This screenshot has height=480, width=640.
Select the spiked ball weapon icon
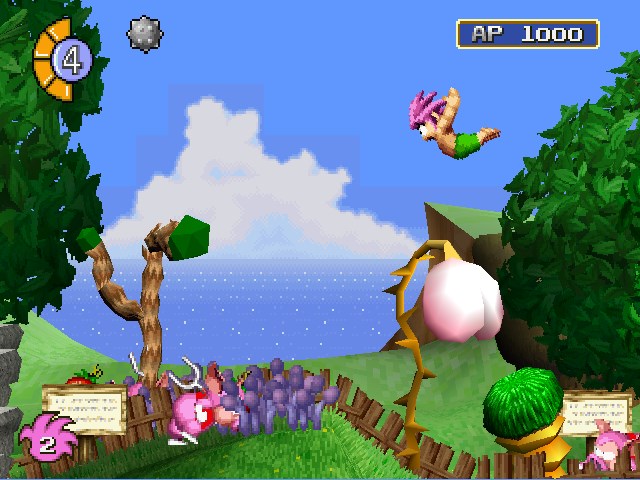tap(144, 34)
